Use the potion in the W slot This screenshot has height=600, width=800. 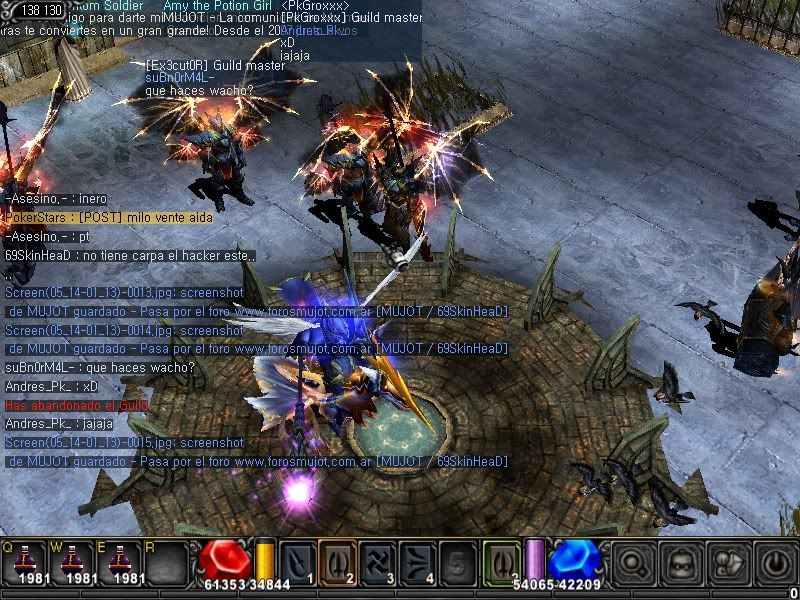(x=73, y=562)
